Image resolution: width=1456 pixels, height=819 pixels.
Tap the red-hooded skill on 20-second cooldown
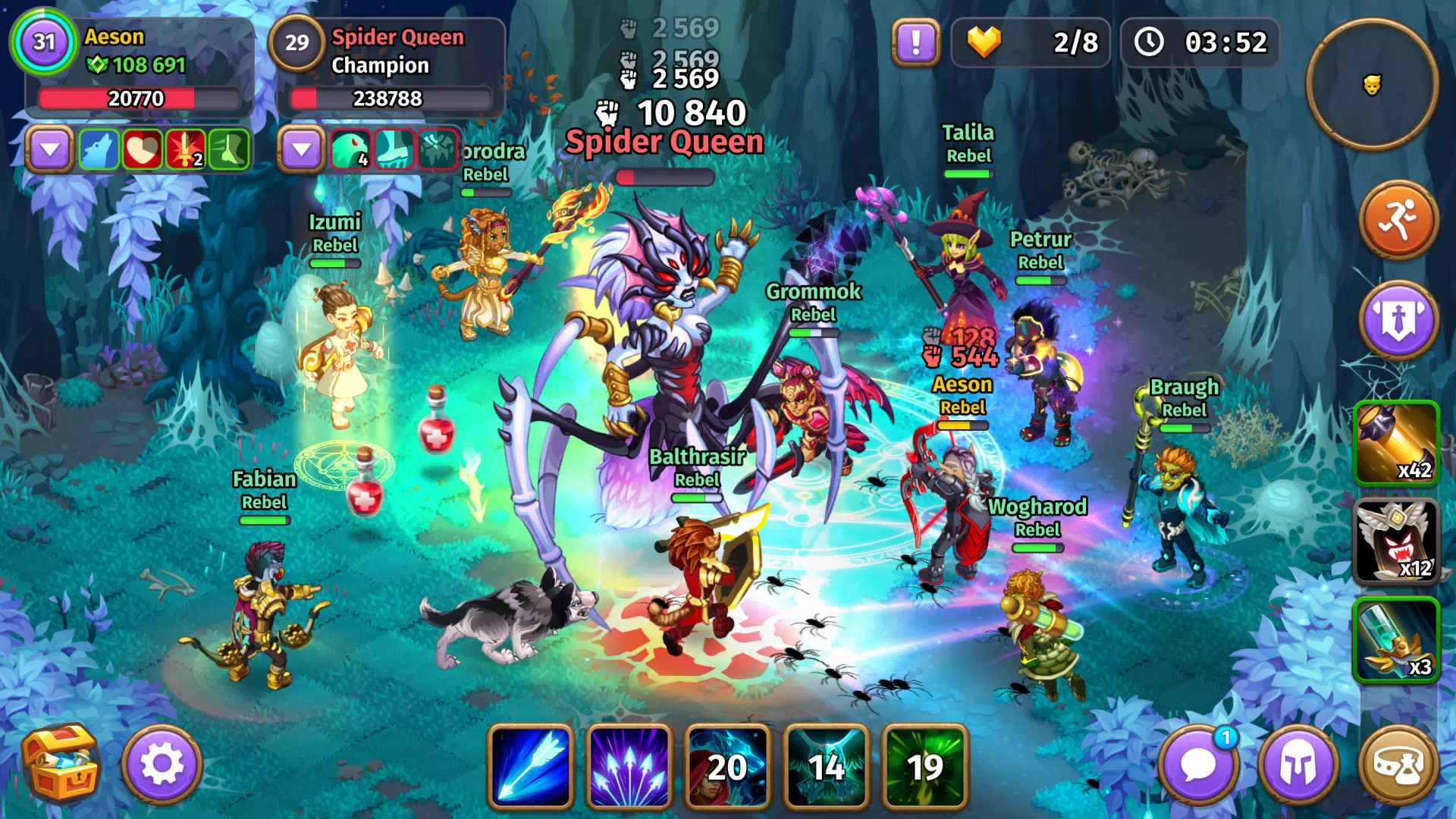click(726, 766)
